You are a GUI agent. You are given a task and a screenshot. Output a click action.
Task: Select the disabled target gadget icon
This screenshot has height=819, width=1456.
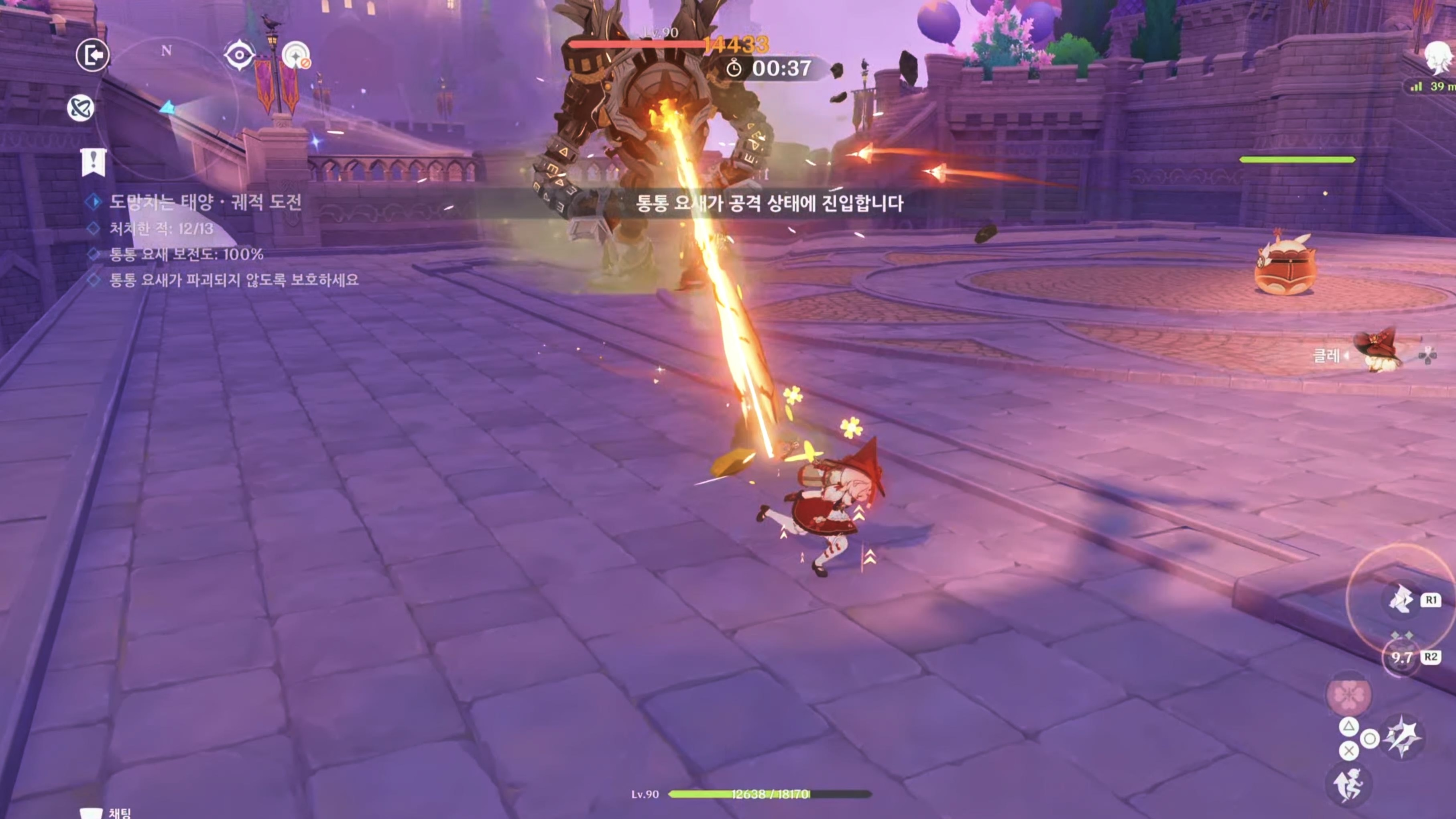(x=296, y=56)
